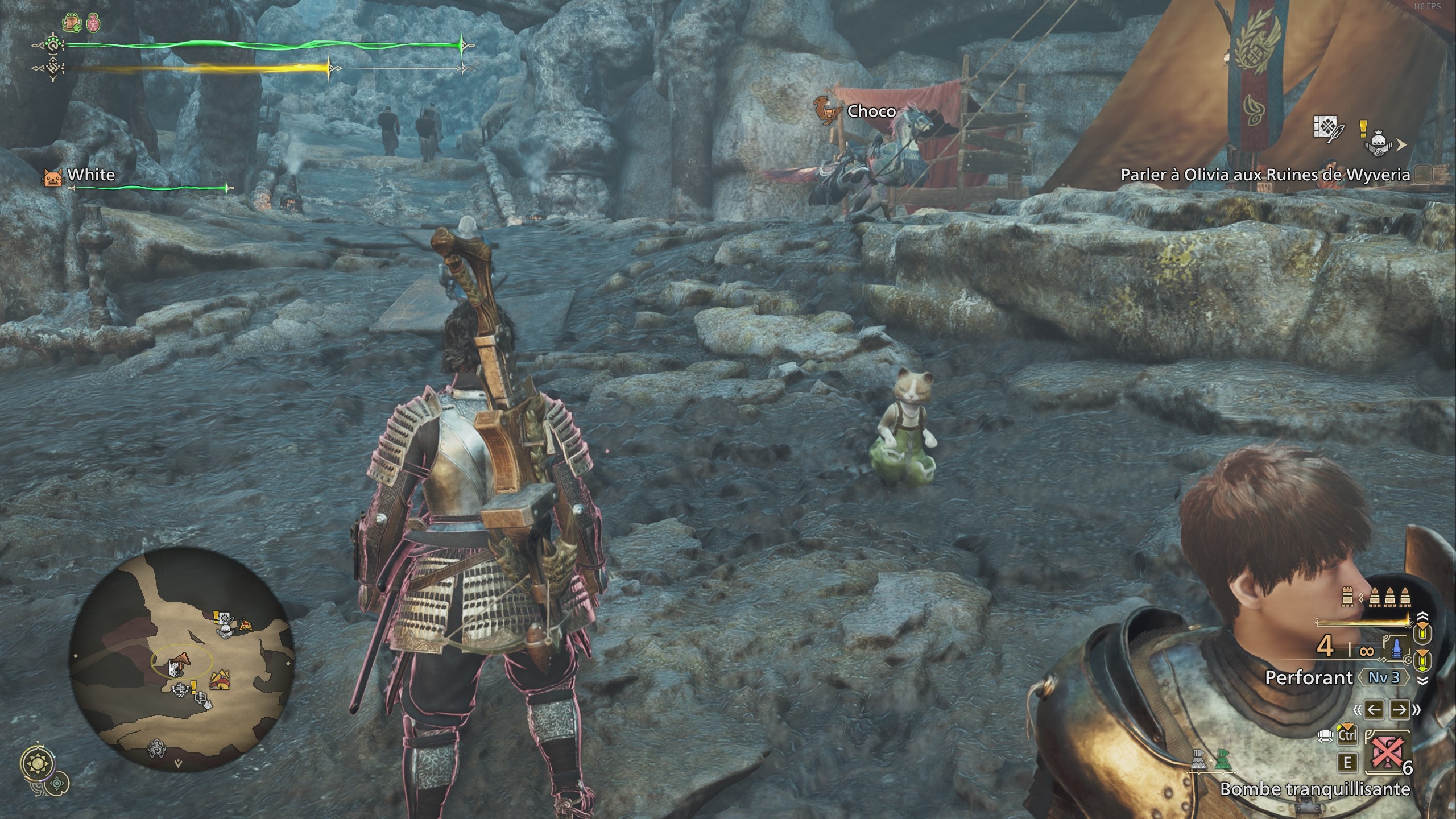The image size is (1456, 819).
Task: Toggle the E item activation binding
Action: coord(1347,762)
